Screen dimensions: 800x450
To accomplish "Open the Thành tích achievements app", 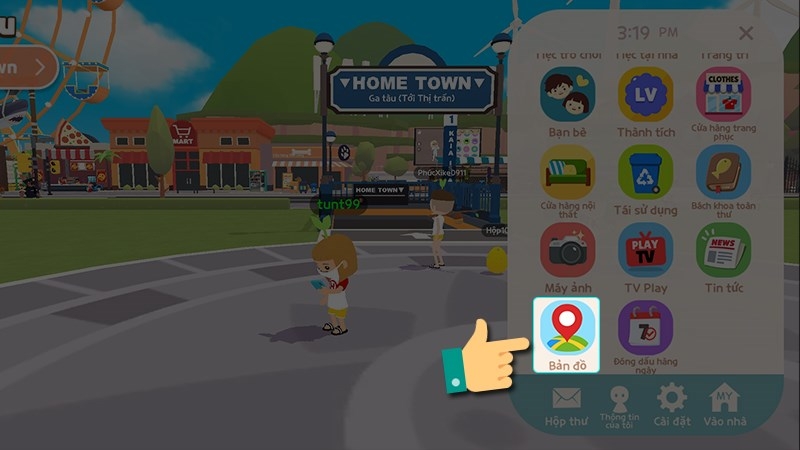I will coord(645,95).
